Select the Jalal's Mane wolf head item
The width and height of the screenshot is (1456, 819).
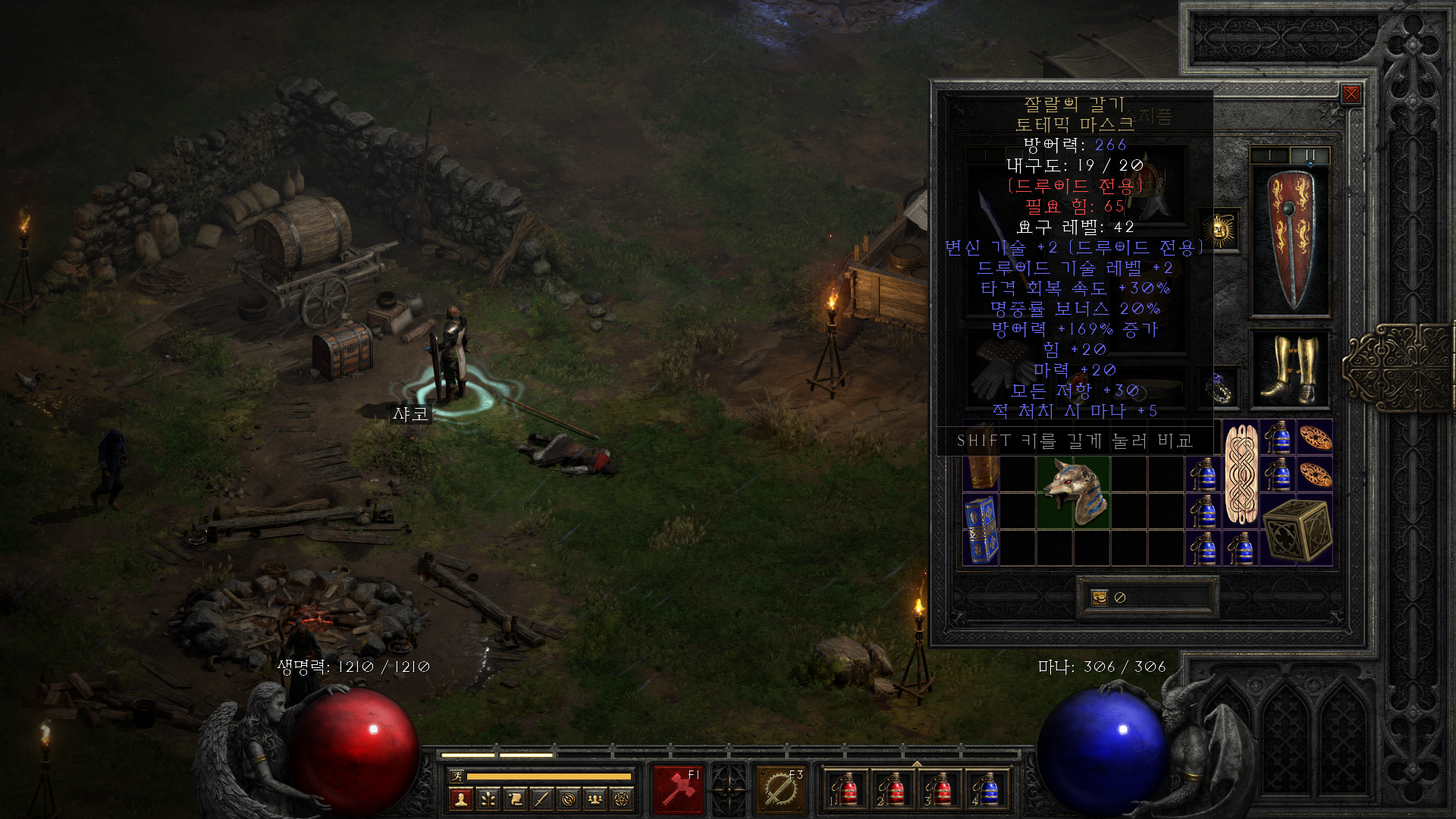click(1073, 493)
